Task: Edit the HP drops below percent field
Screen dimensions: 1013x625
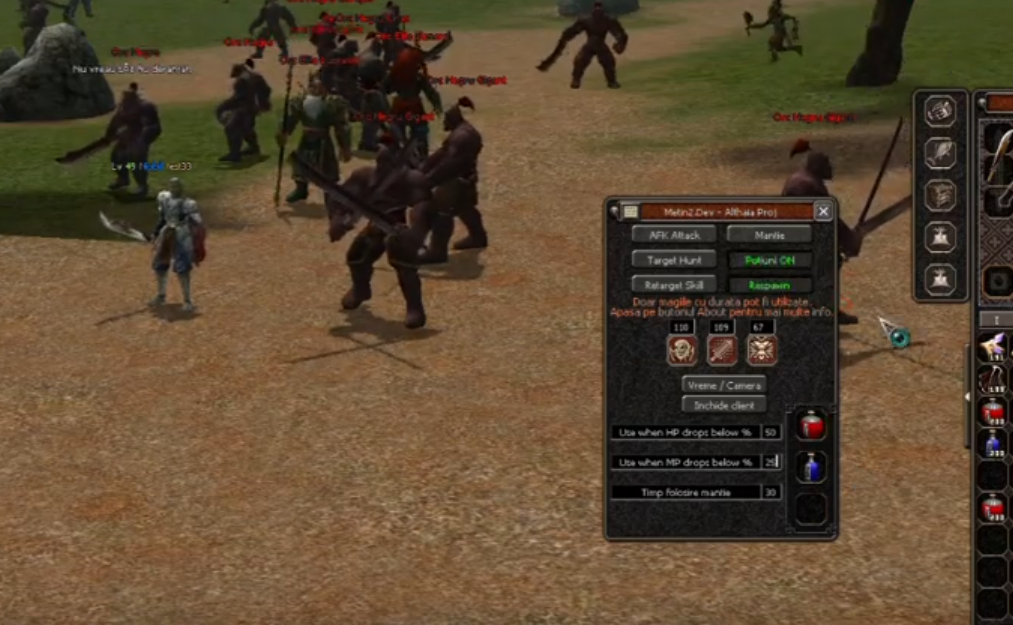Action: click(x=770, y=432)
